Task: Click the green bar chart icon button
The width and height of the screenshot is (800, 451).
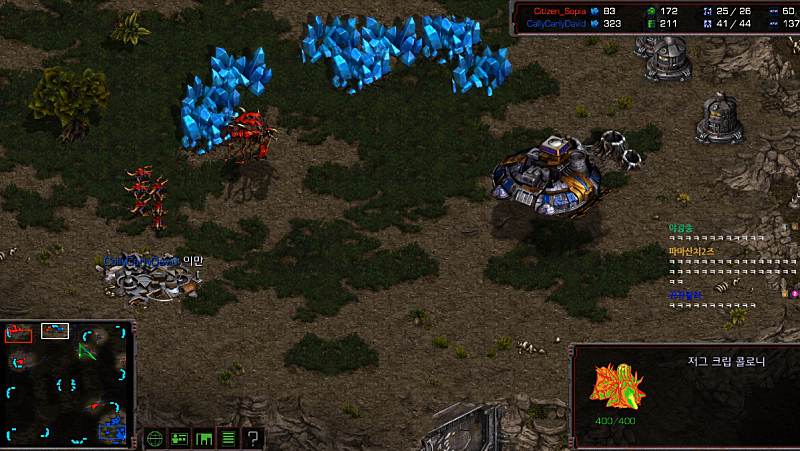Action: [204, 438]
